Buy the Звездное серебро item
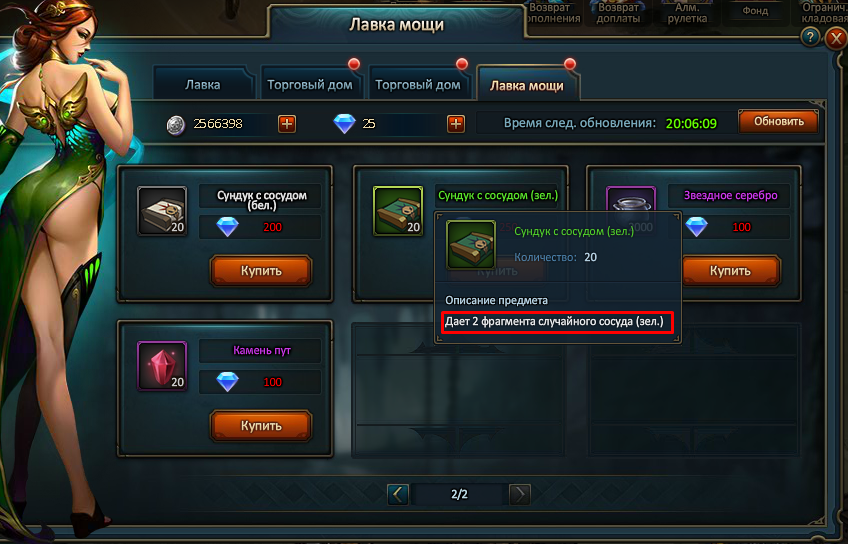The width and height of the screenshot is (848, 544). tap(730, 270)
